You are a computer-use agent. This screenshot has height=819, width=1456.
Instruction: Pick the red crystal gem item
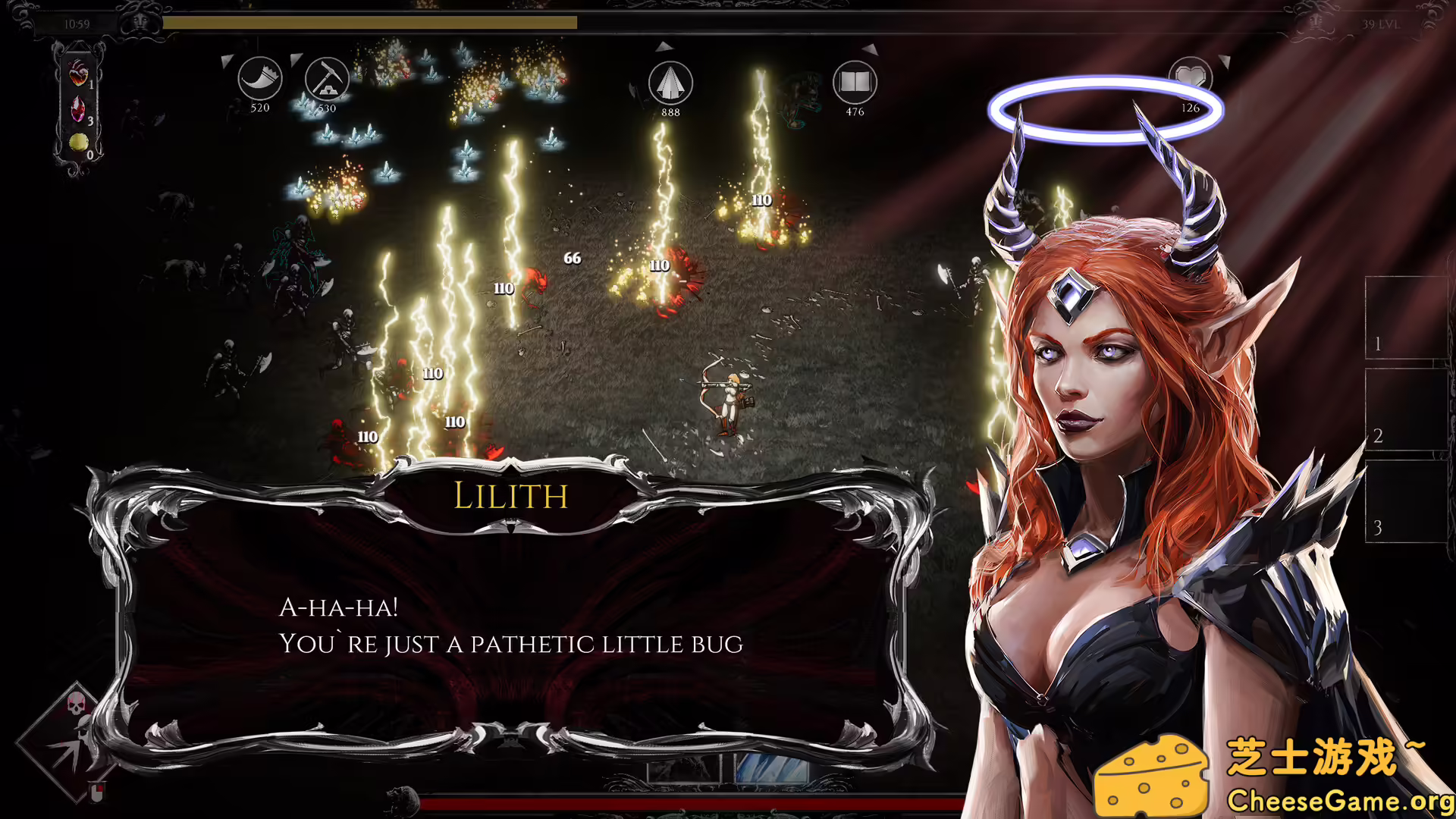pos(78,108)
